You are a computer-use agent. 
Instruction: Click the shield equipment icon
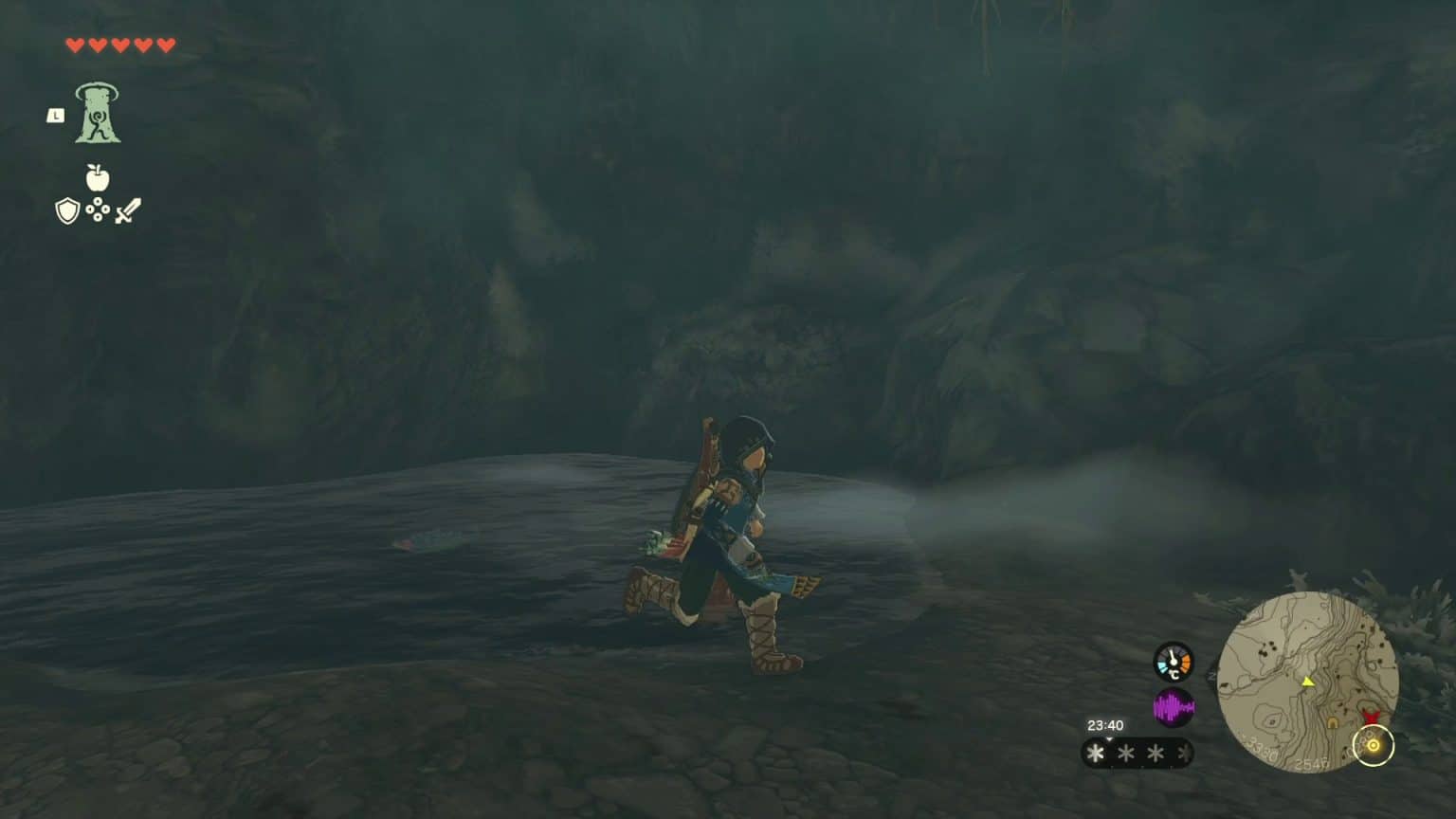65,212
